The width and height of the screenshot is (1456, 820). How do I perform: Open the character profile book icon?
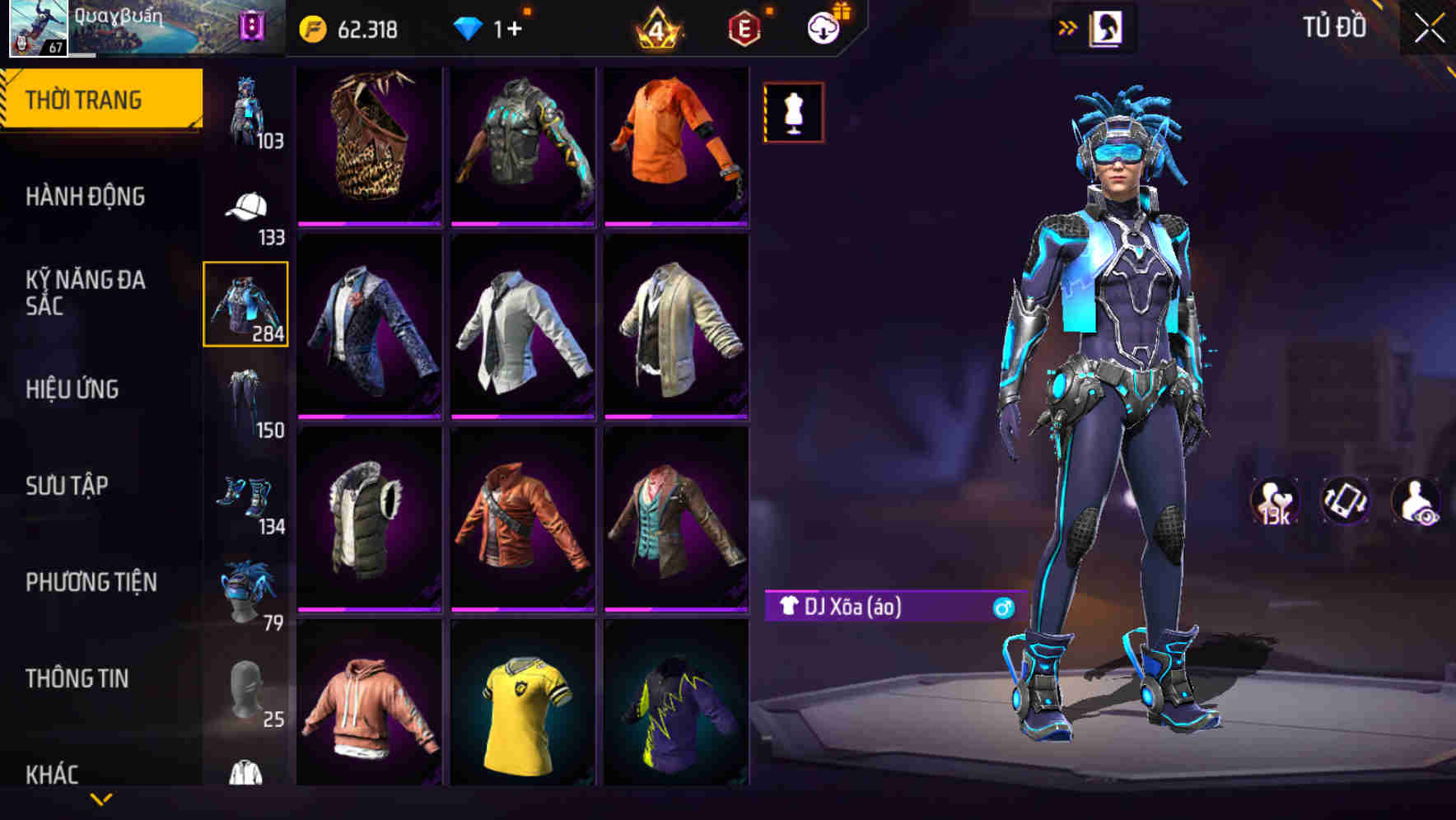[1106, 27]
